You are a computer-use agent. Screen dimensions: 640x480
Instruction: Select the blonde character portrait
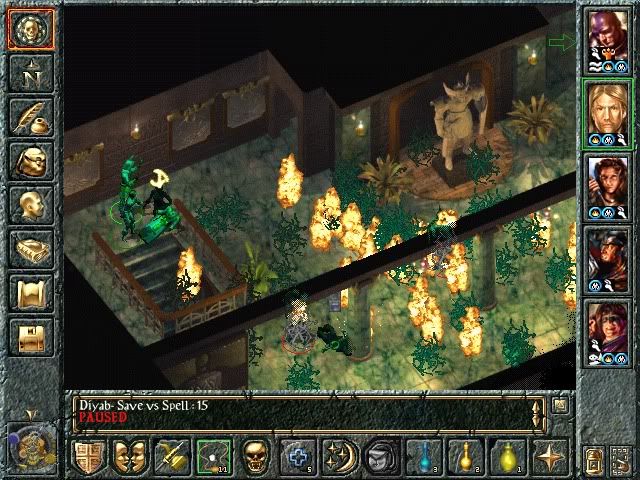coord(608,112)
